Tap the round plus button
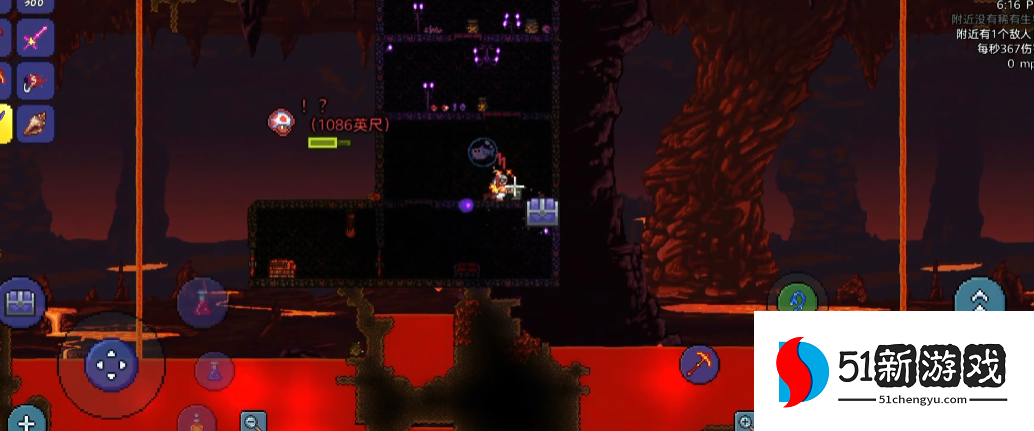This screenshot has height=431, width=1034. coord(26,420)
